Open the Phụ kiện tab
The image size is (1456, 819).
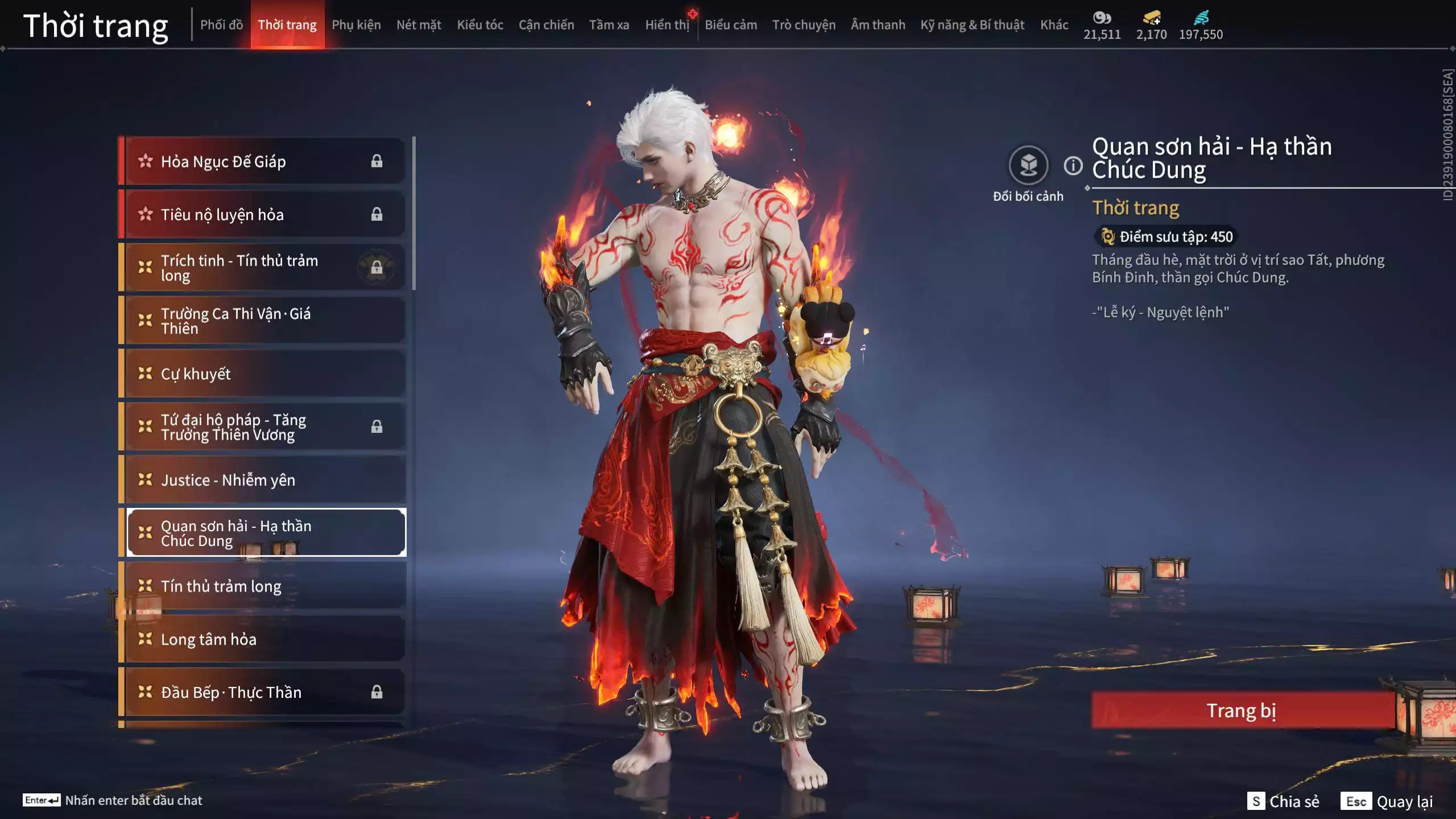click(x=356, y=25)
